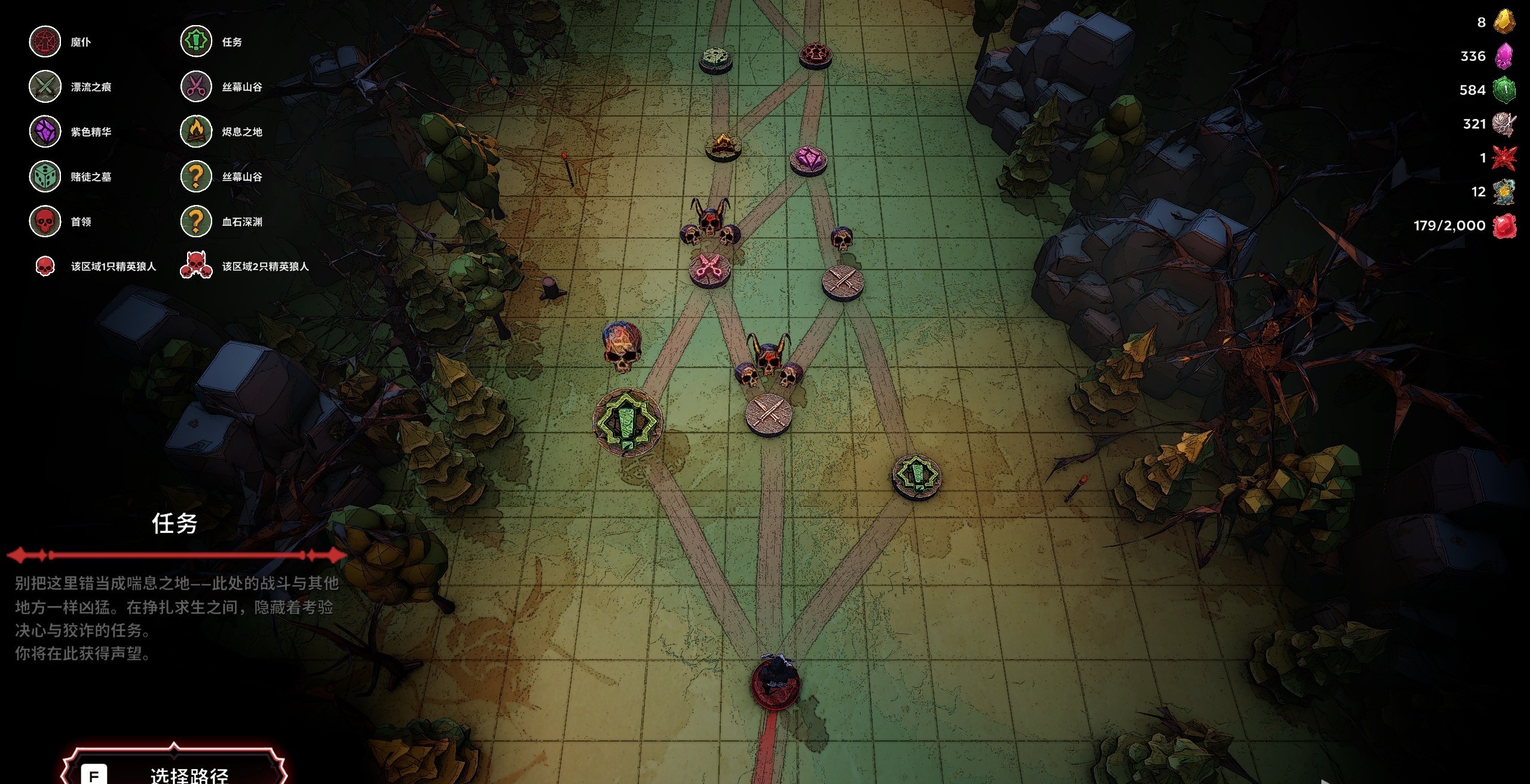
Task: Select the highlighted quest node with a skull above it
Action: tap(627, 422)
